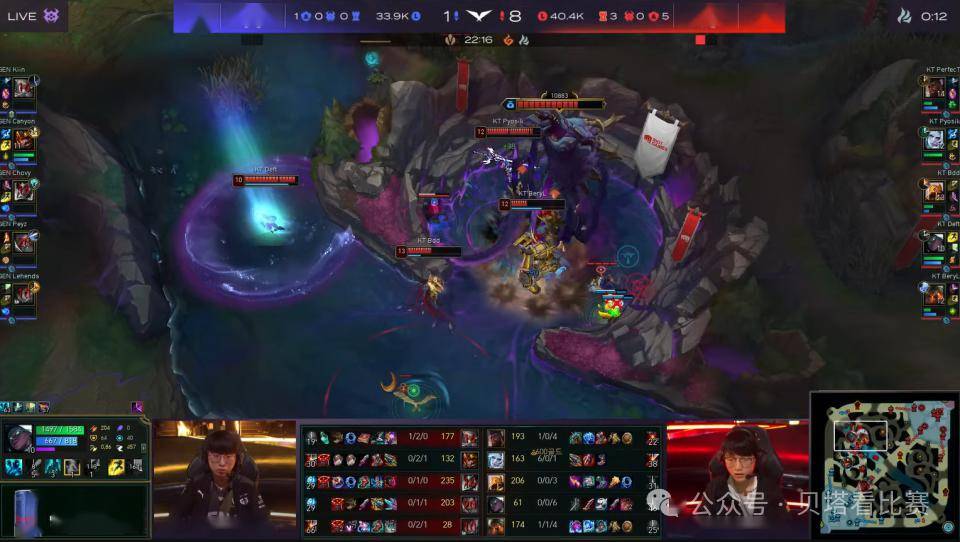Click the selected champion's portrait in the stats panel
Image resolution: width=960 pixels, height=542 pixels.
18,439
